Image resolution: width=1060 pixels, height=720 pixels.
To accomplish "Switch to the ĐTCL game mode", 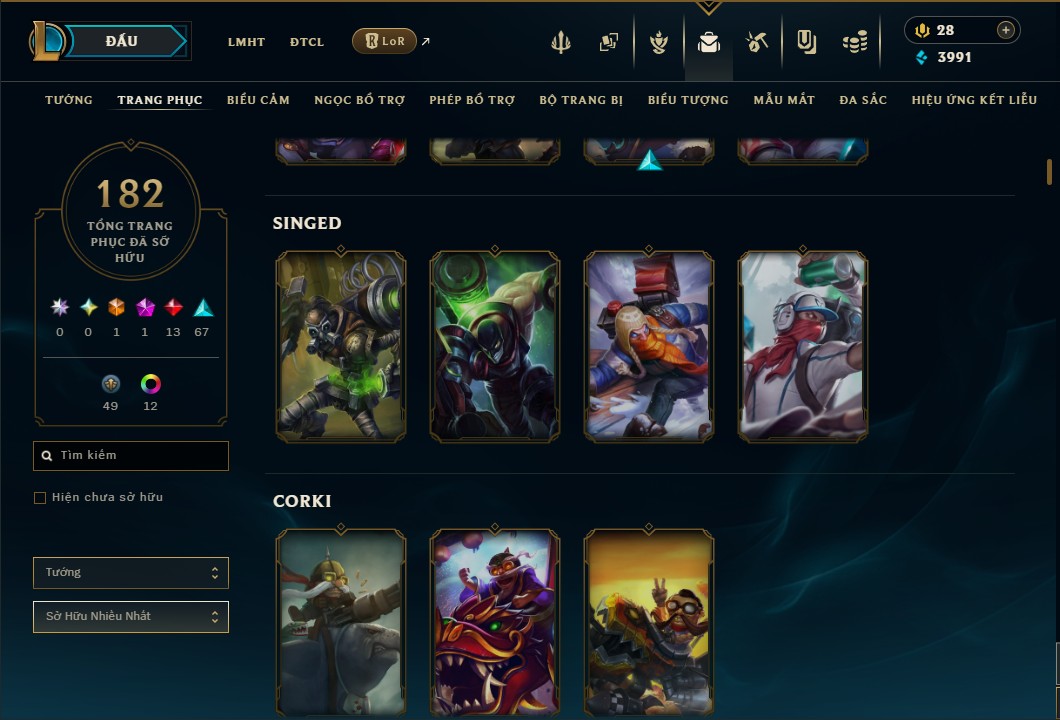I will tap(307, 42).
